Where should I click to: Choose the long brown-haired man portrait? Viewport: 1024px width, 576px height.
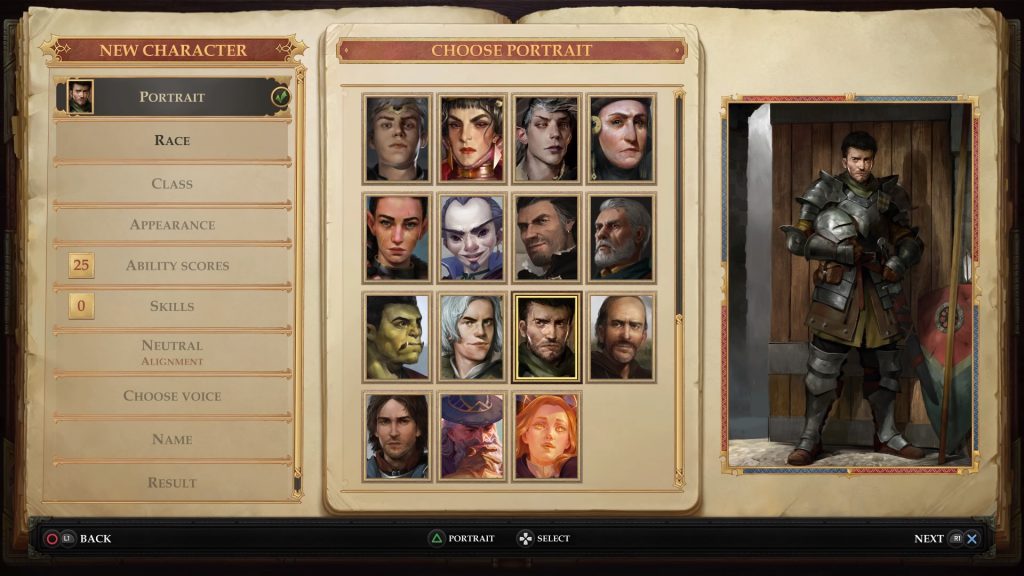tap(397, 436)
